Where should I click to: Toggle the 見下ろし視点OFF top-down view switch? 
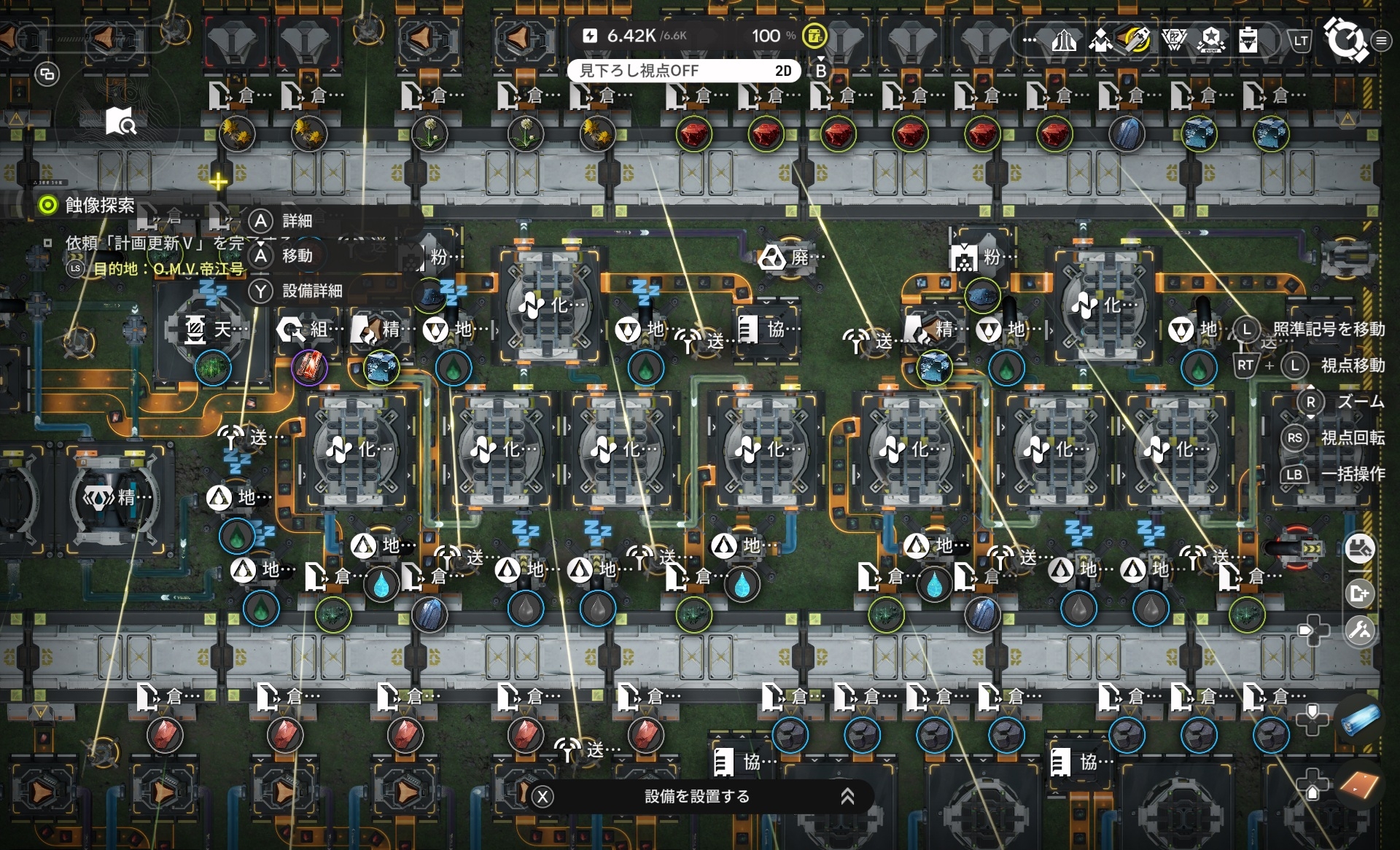coord(684,71)
